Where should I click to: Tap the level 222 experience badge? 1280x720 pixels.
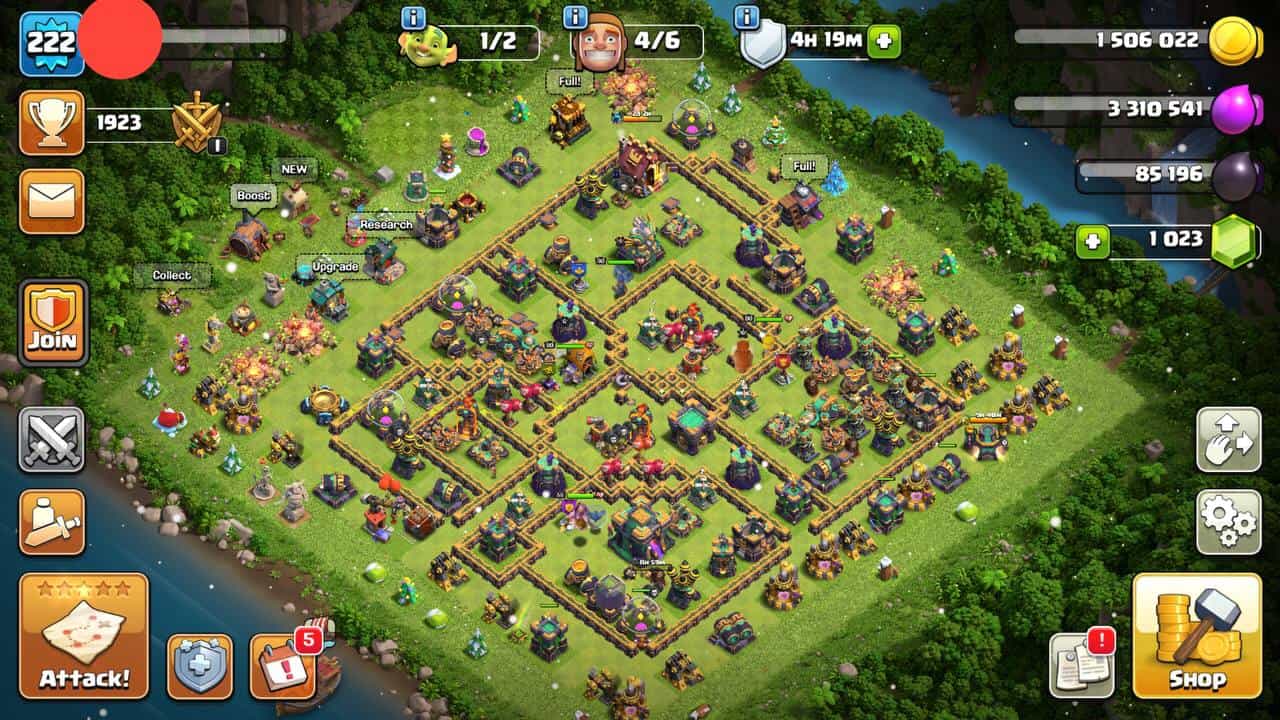[51, 43]
